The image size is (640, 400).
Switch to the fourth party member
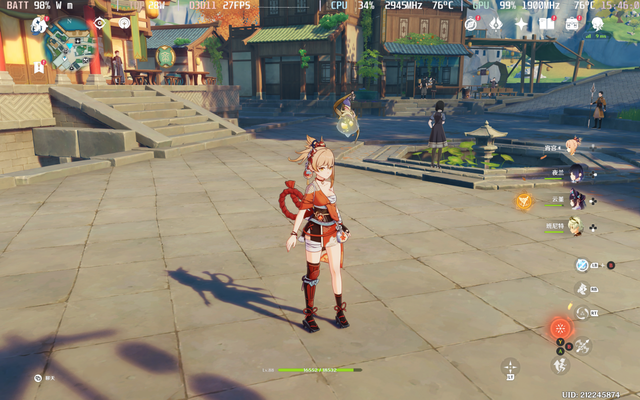point(576,226)
